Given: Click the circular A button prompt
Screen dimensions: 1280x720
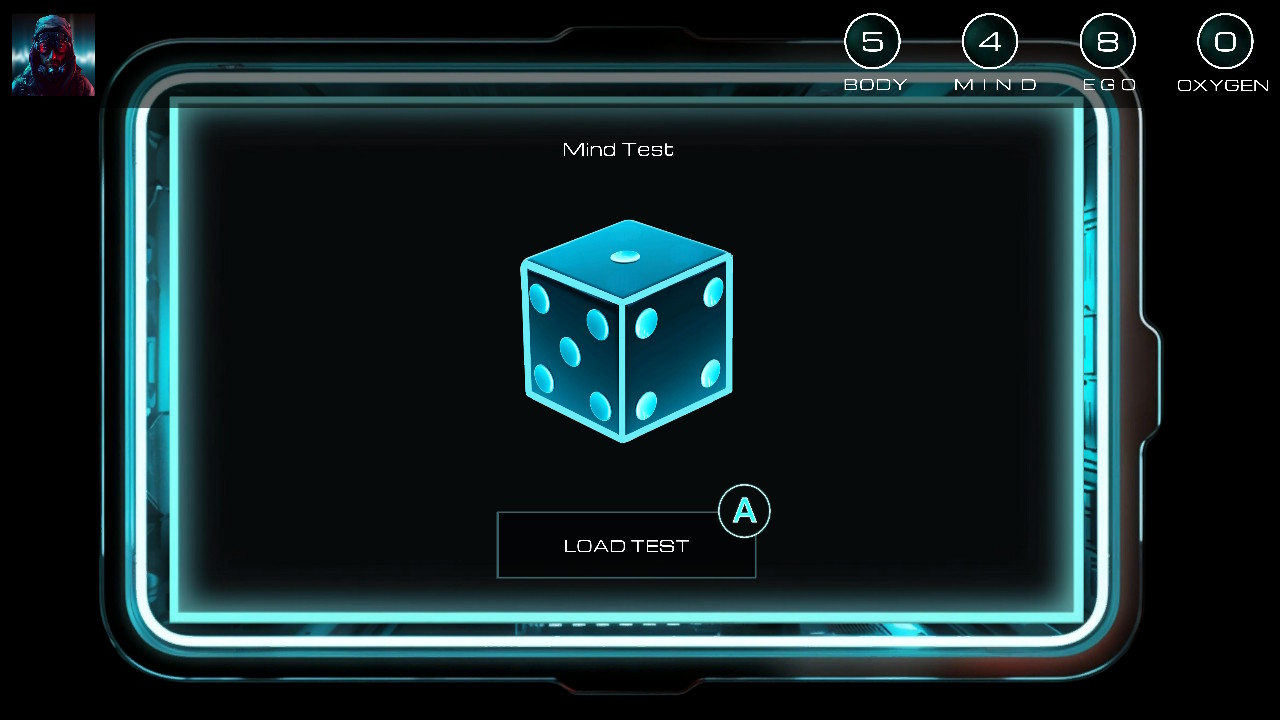Looking at the screenshot, I should pyautogui.click(x=744, y=511).
